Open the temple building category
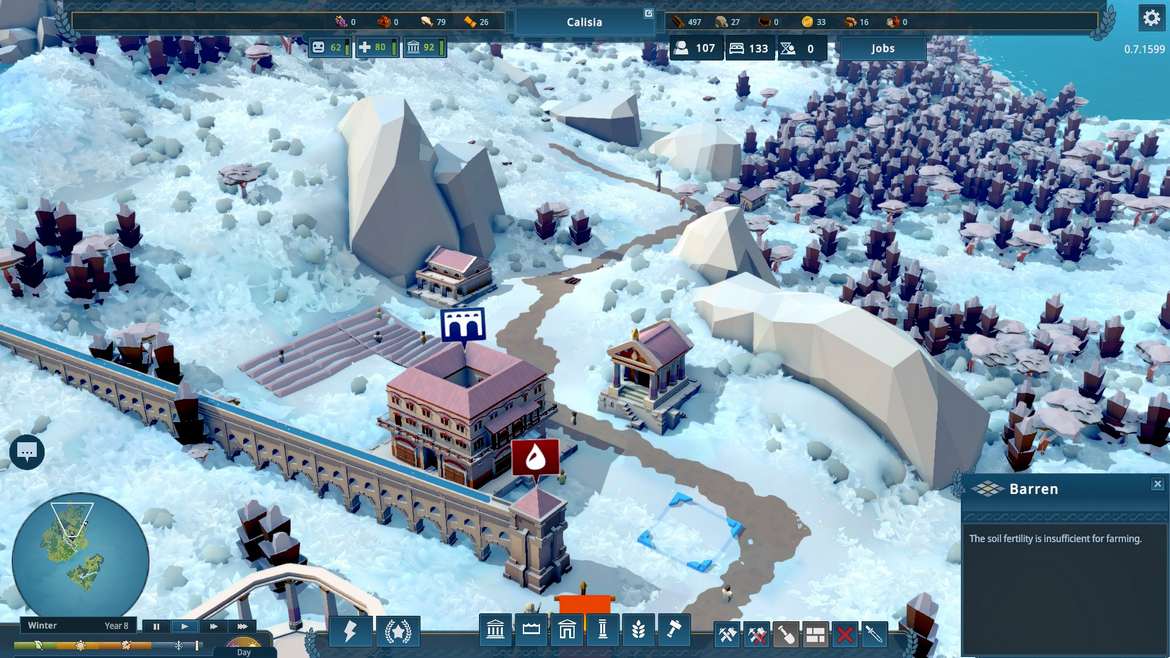1170x658 pixels. coord(495,631)
